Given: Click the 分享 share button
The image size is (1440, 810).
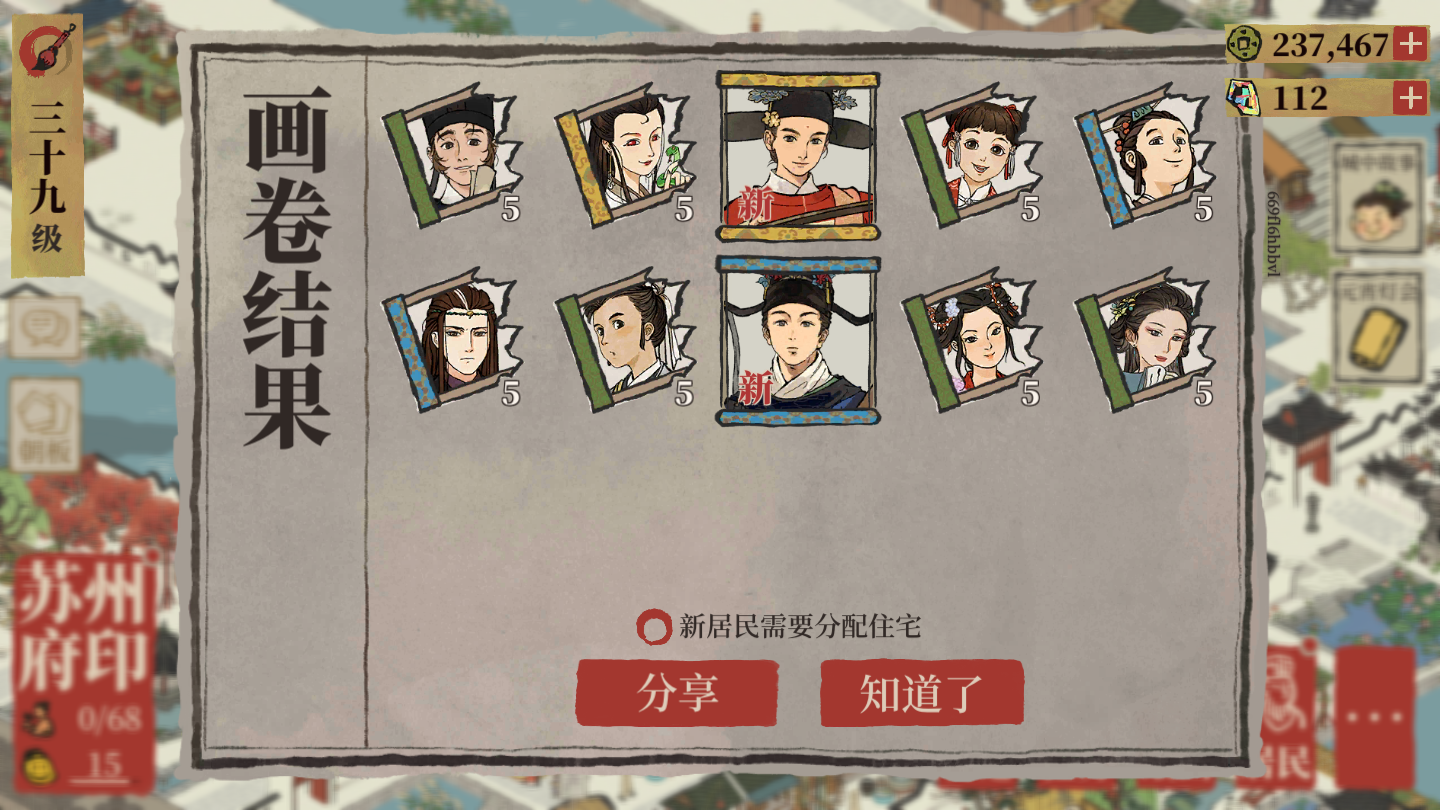Looking at the screenshot, I should (678, 690).
